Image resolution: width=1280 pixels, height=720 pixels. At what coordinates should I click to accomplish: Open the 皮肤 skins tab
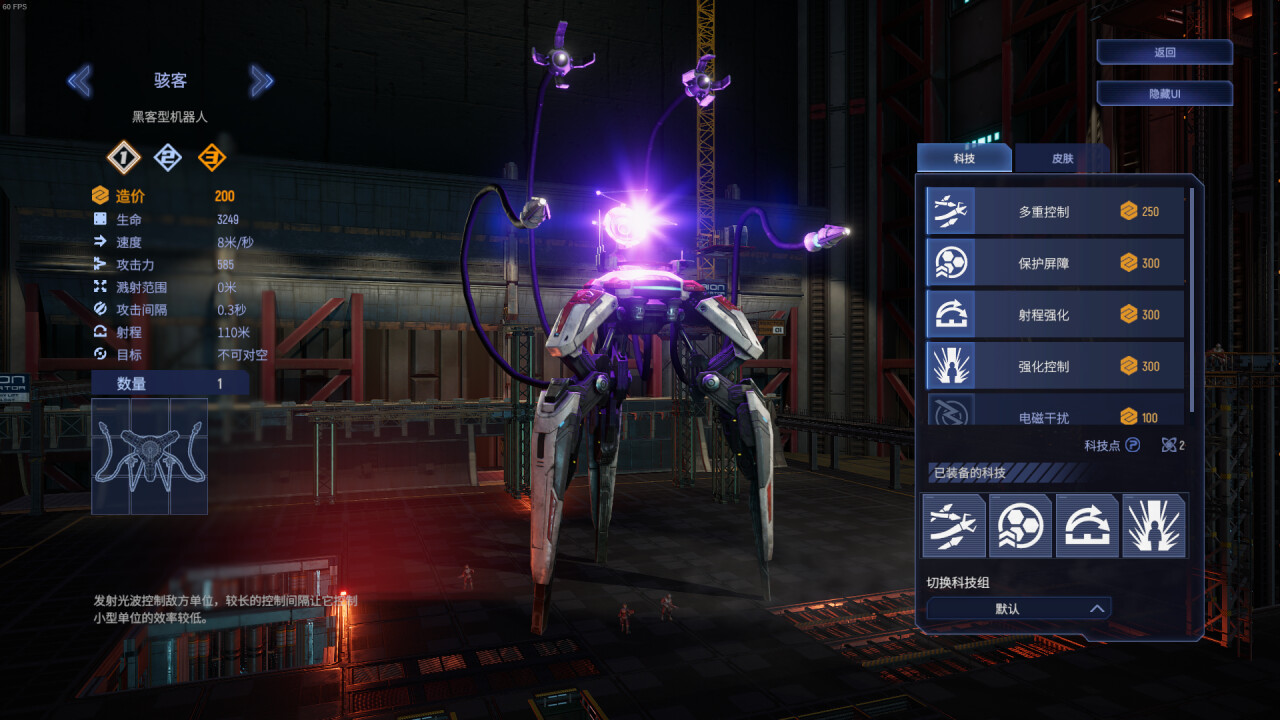click(1062, 158)
